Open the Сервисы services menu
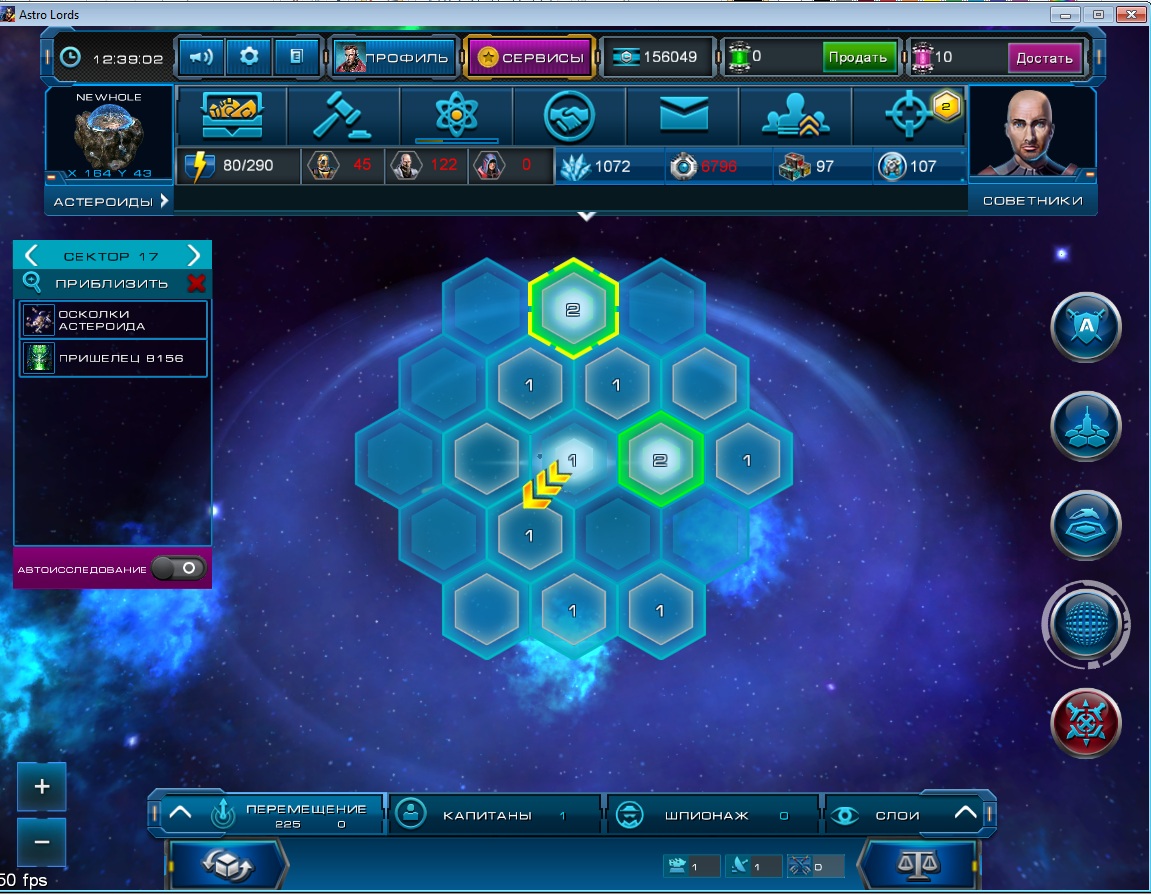Viewport: 1151px width, 895px height. point(530,57)
